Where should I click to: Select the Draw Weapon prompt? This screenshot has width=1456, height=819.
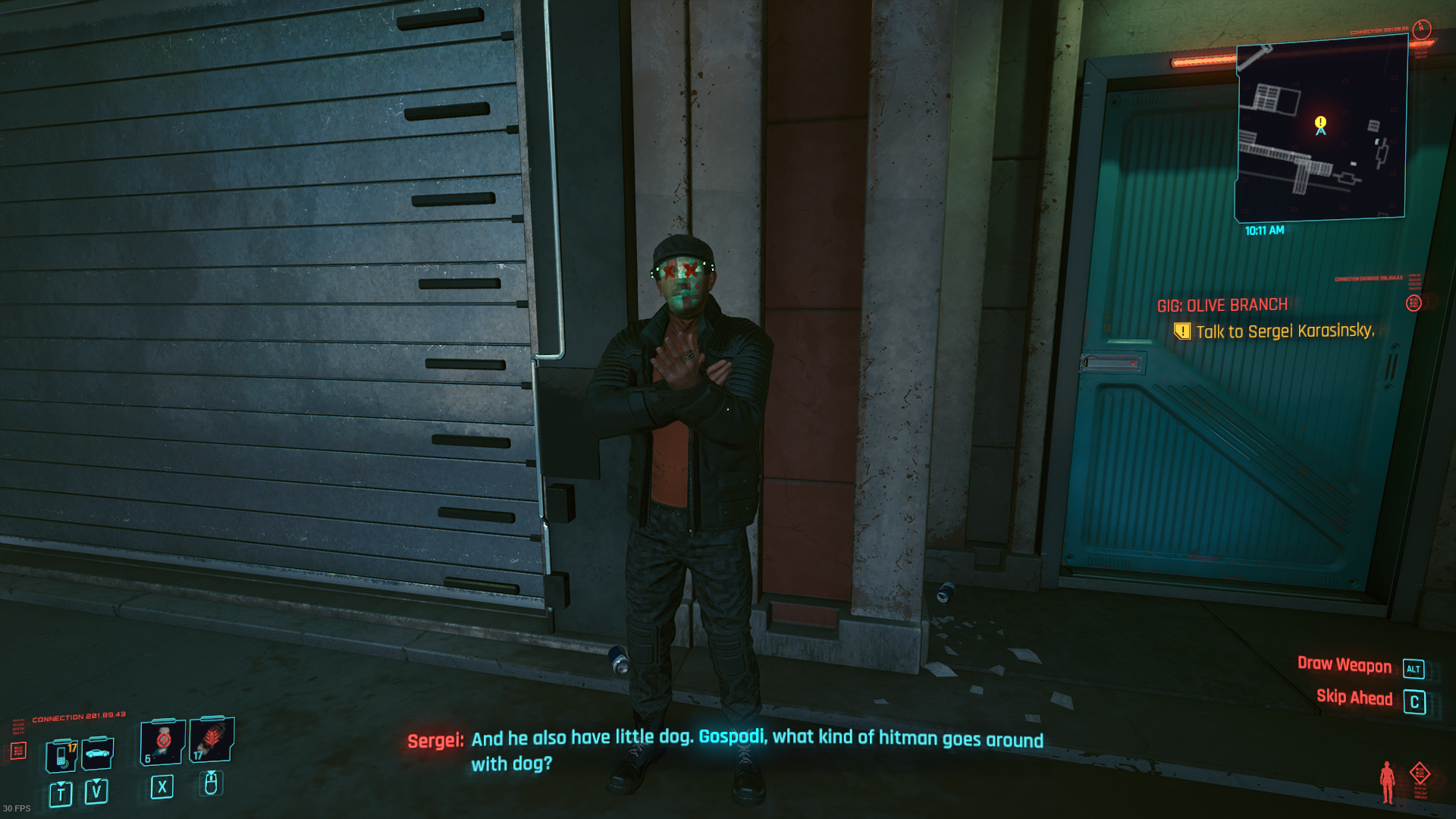(x=1344, y=665)
